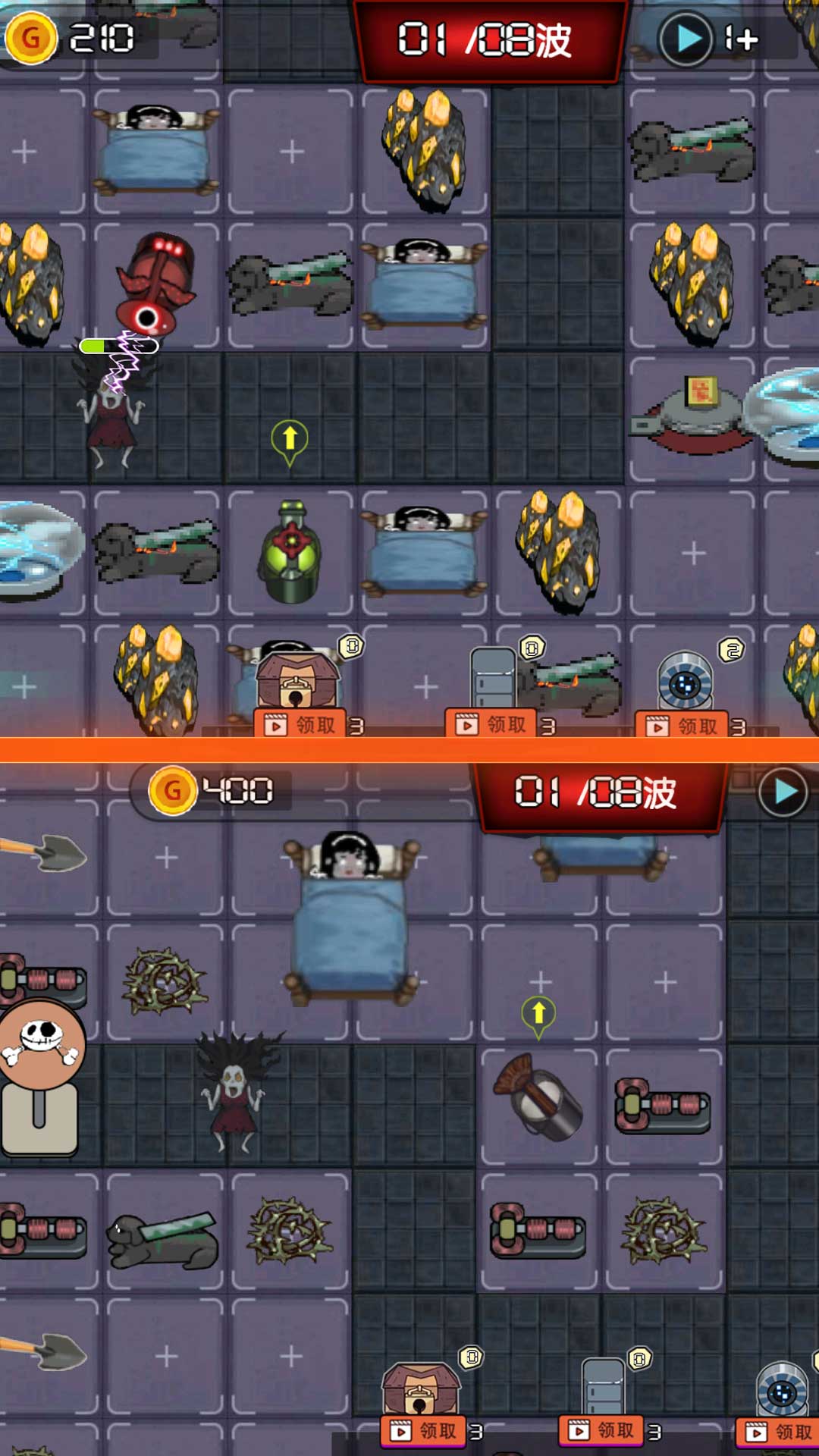Claim the grey locker reward on the 400-gold board
This screenshot has width=819, height=1456.
pyautogui.click(x=601, y=1430)
